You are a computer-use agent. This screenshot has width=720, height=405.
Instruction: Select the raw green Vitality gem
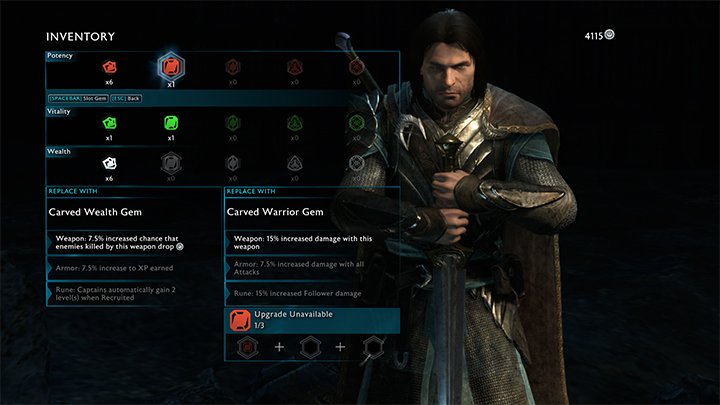pyautogui.click(x=110, y=124)
